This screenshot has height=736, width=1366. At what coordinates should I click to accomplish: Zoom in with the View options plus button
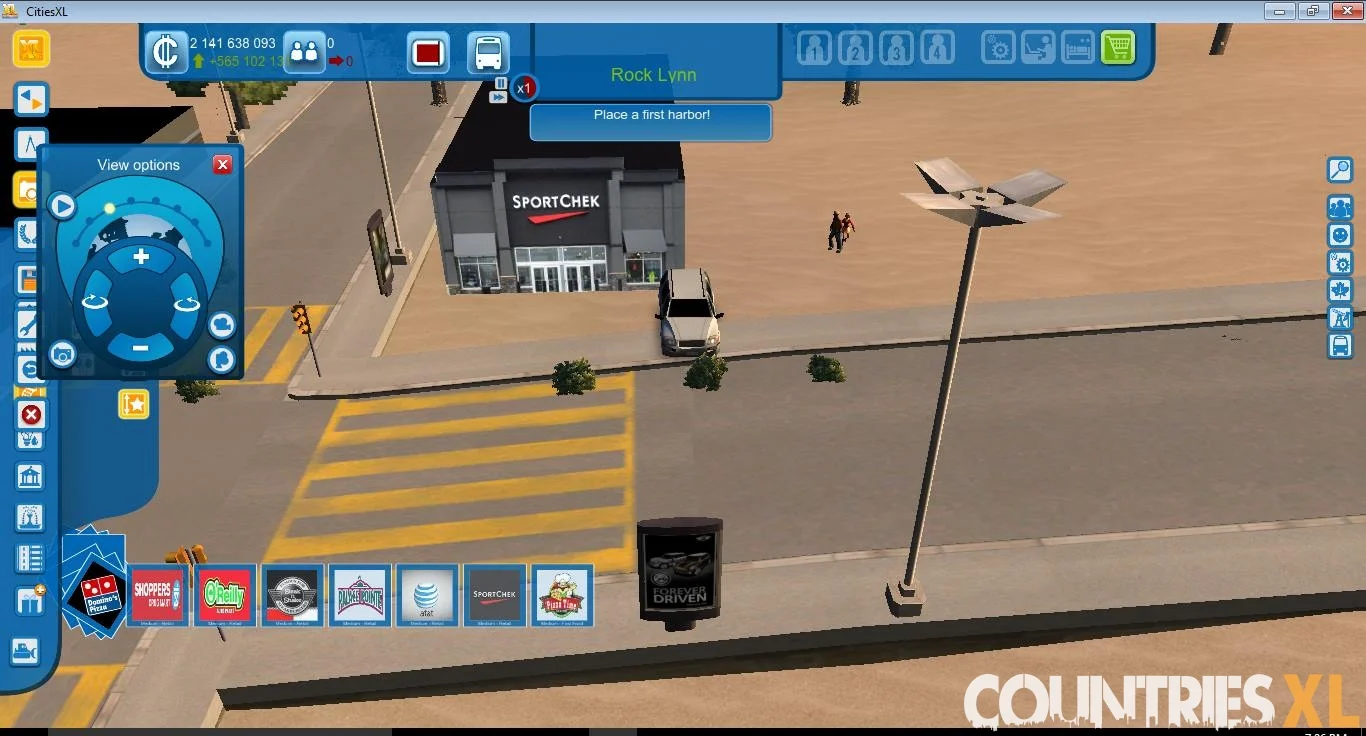[141, 257]
